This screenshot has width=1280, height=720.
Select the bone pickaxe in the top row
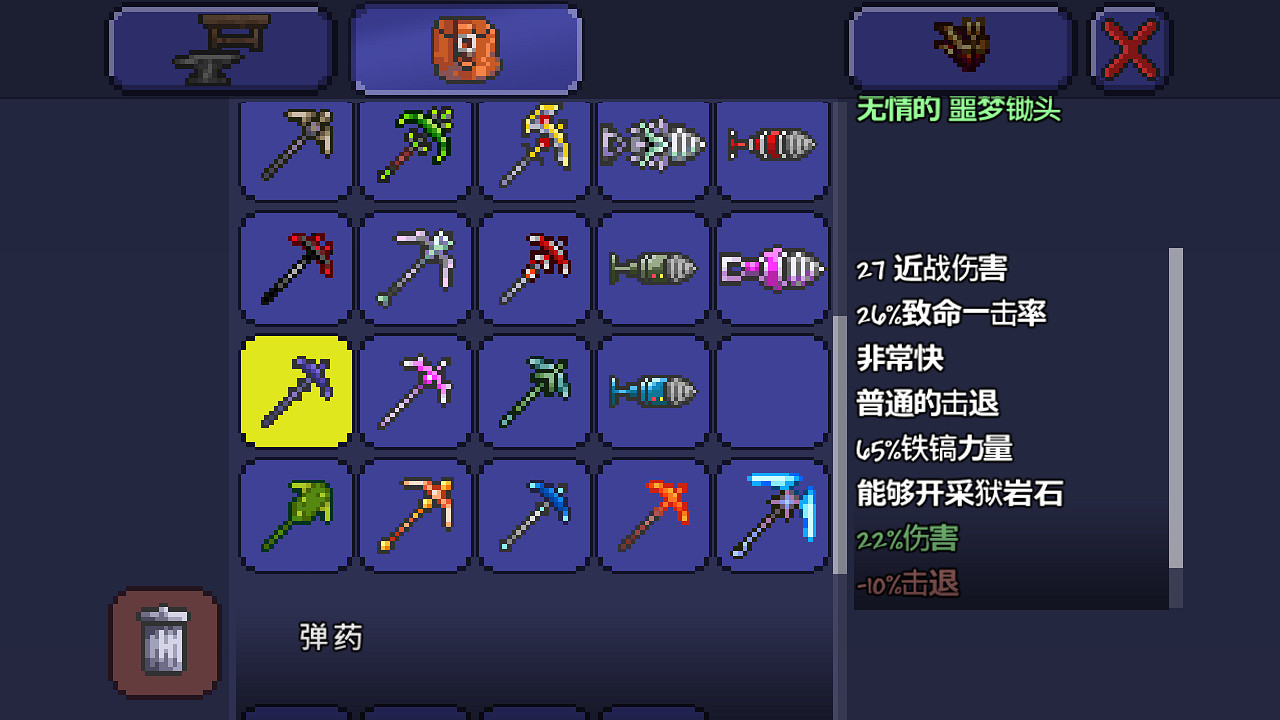pyautogui.click(x=295, y=150)
